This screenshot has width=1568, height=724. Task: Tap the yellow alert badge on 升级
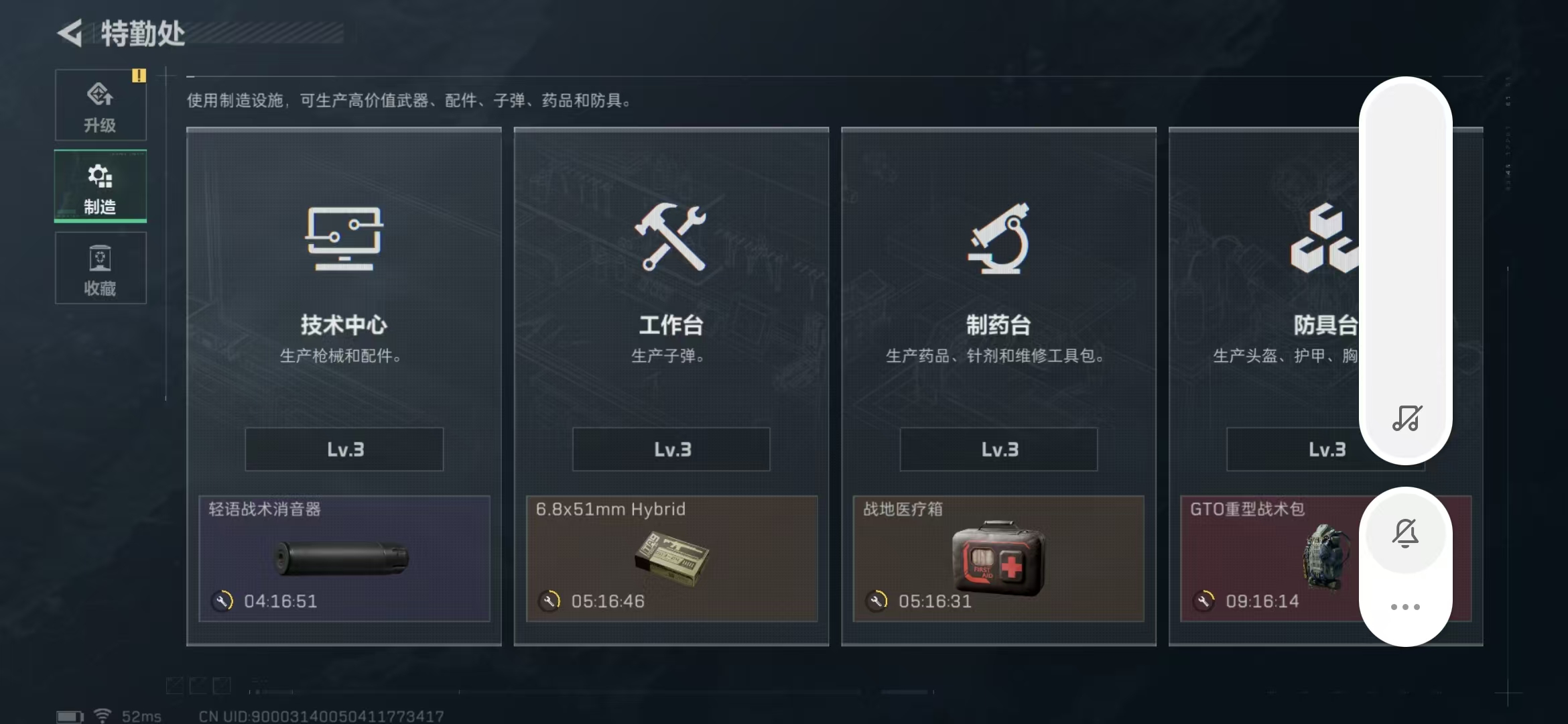pos(139,76)
